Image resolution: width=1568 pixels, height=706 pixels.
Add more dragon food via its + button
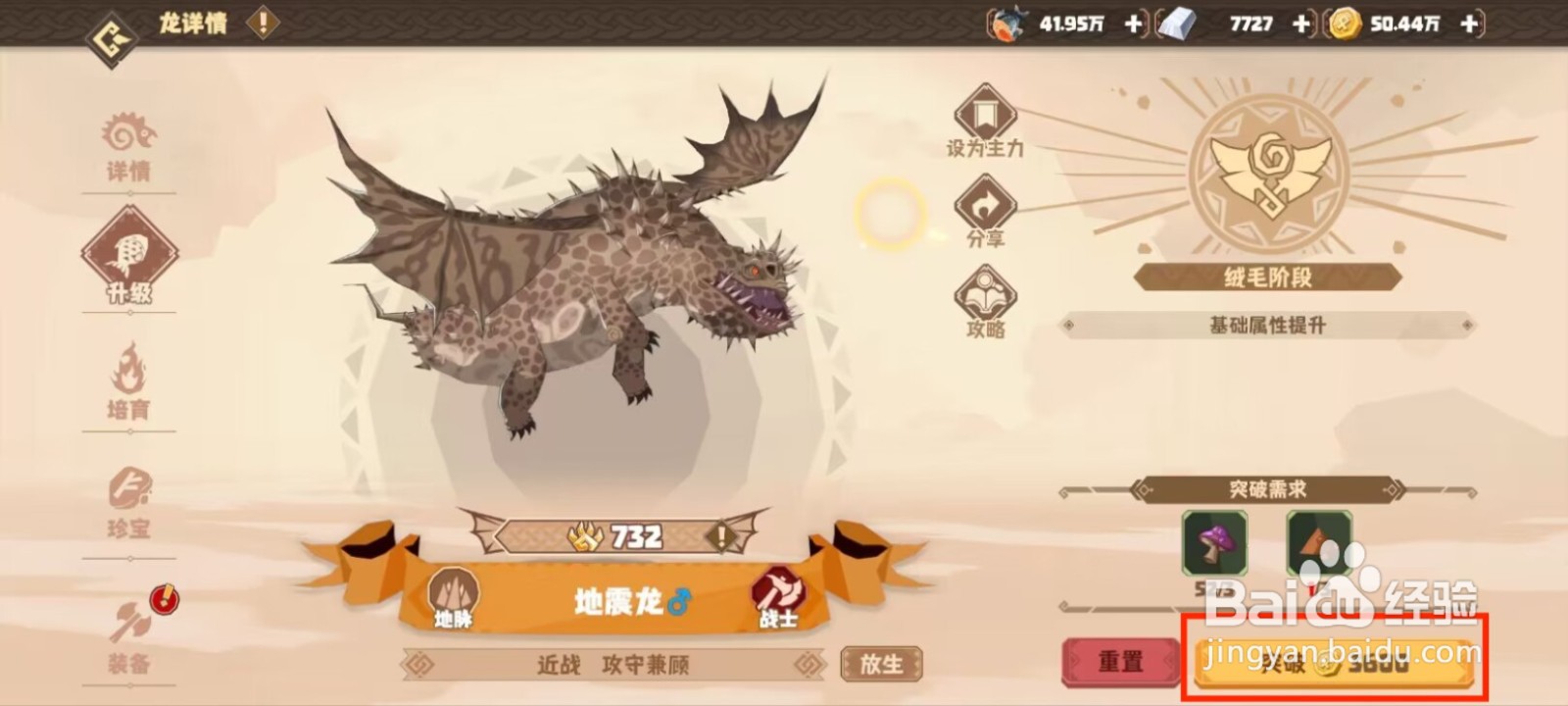click(1131, 24)
